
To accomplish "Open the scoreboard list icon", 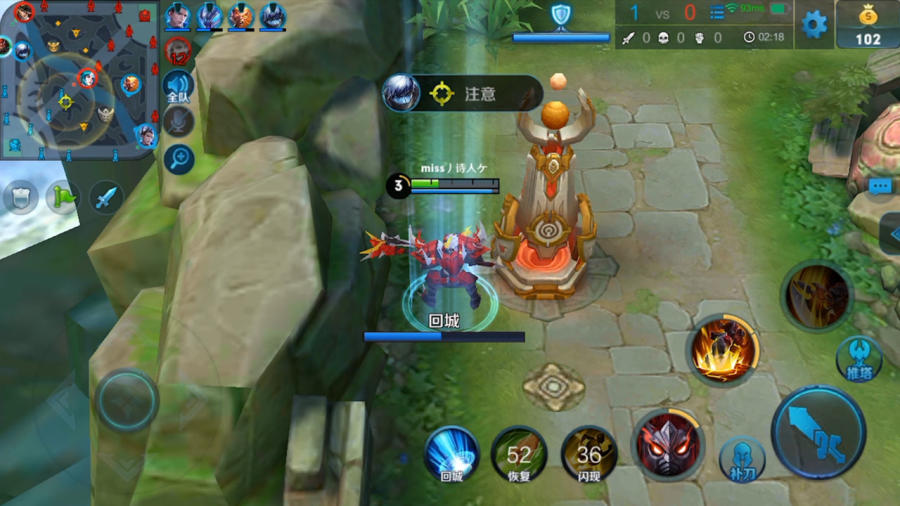I will click(x=717, y=14).
